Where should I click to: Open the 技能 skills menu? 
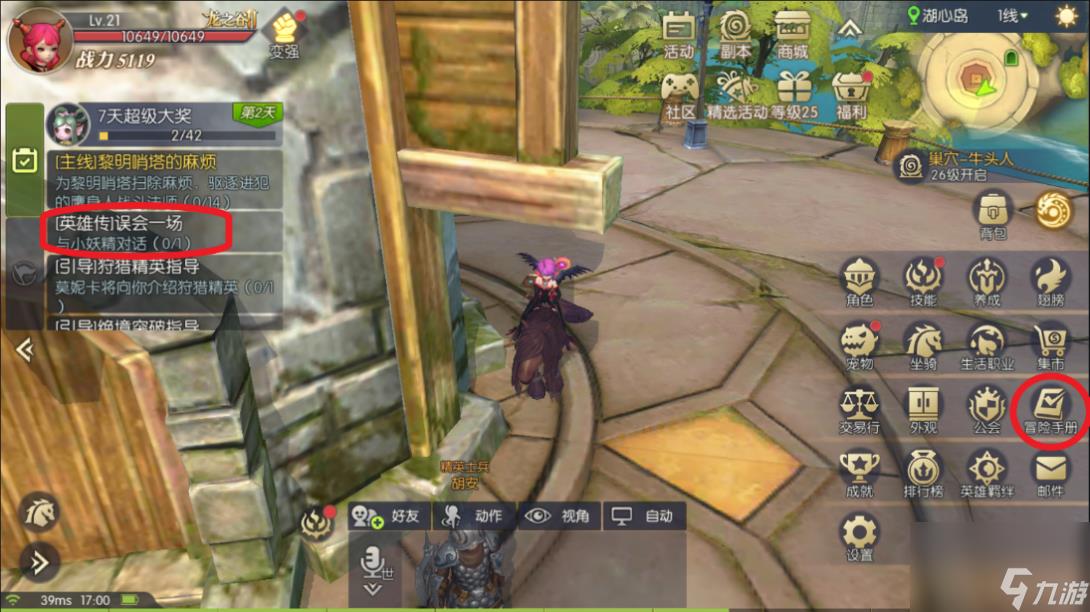click(923, 280)
